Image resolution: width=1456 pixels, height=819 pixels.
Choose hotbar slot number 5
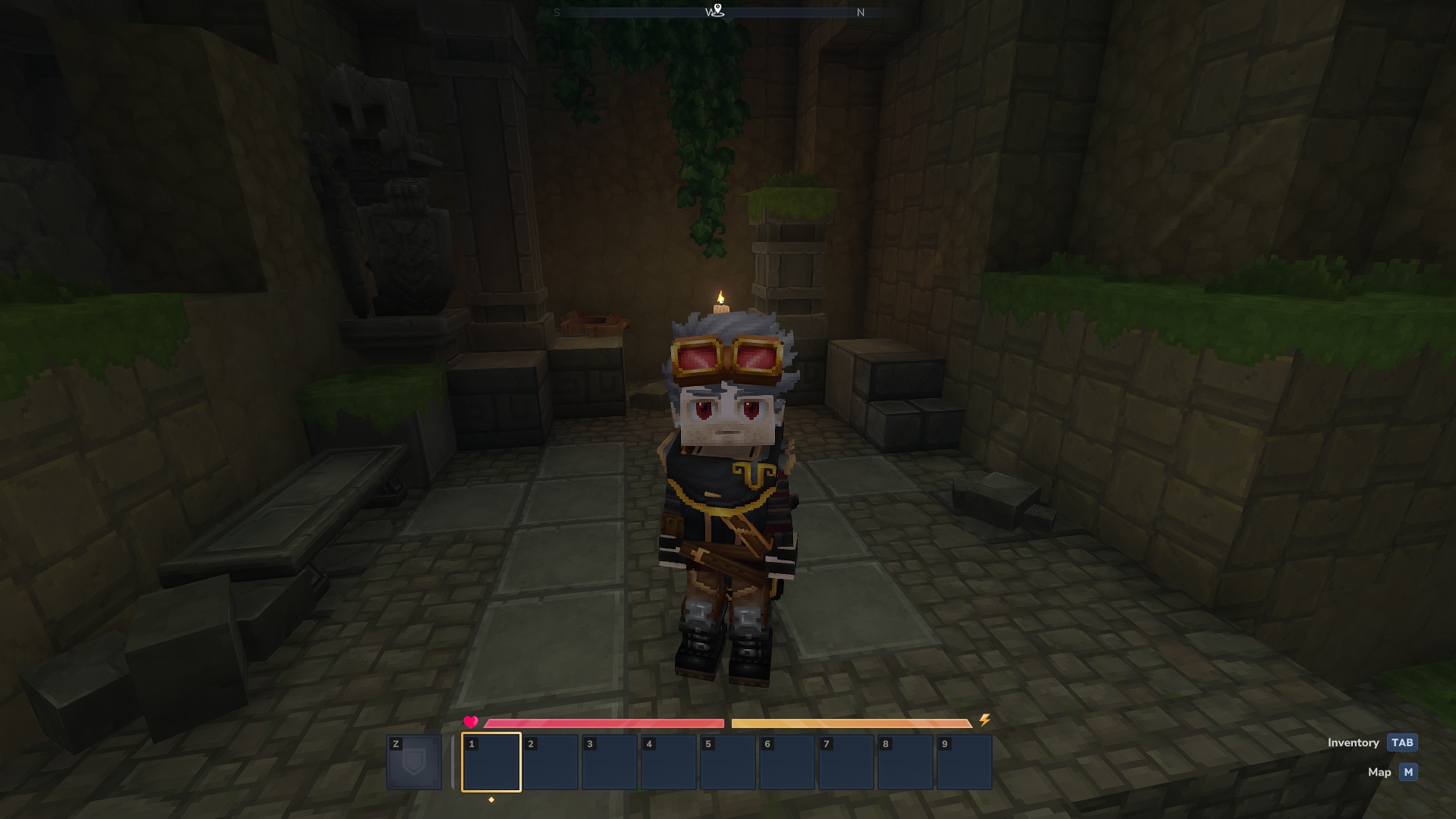point(727,762)
